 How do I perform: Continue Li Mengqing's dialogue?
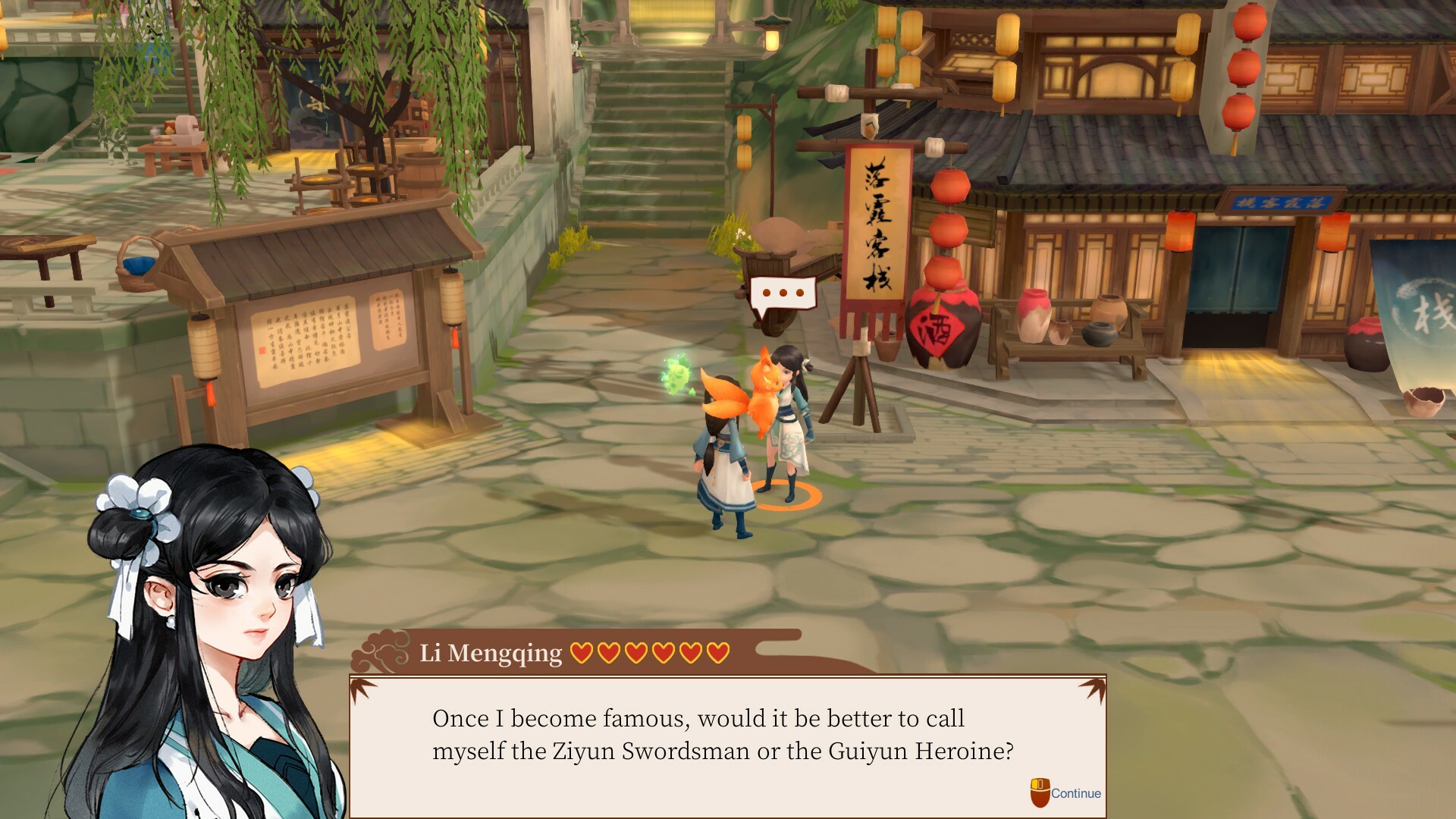click(1065, 793)
